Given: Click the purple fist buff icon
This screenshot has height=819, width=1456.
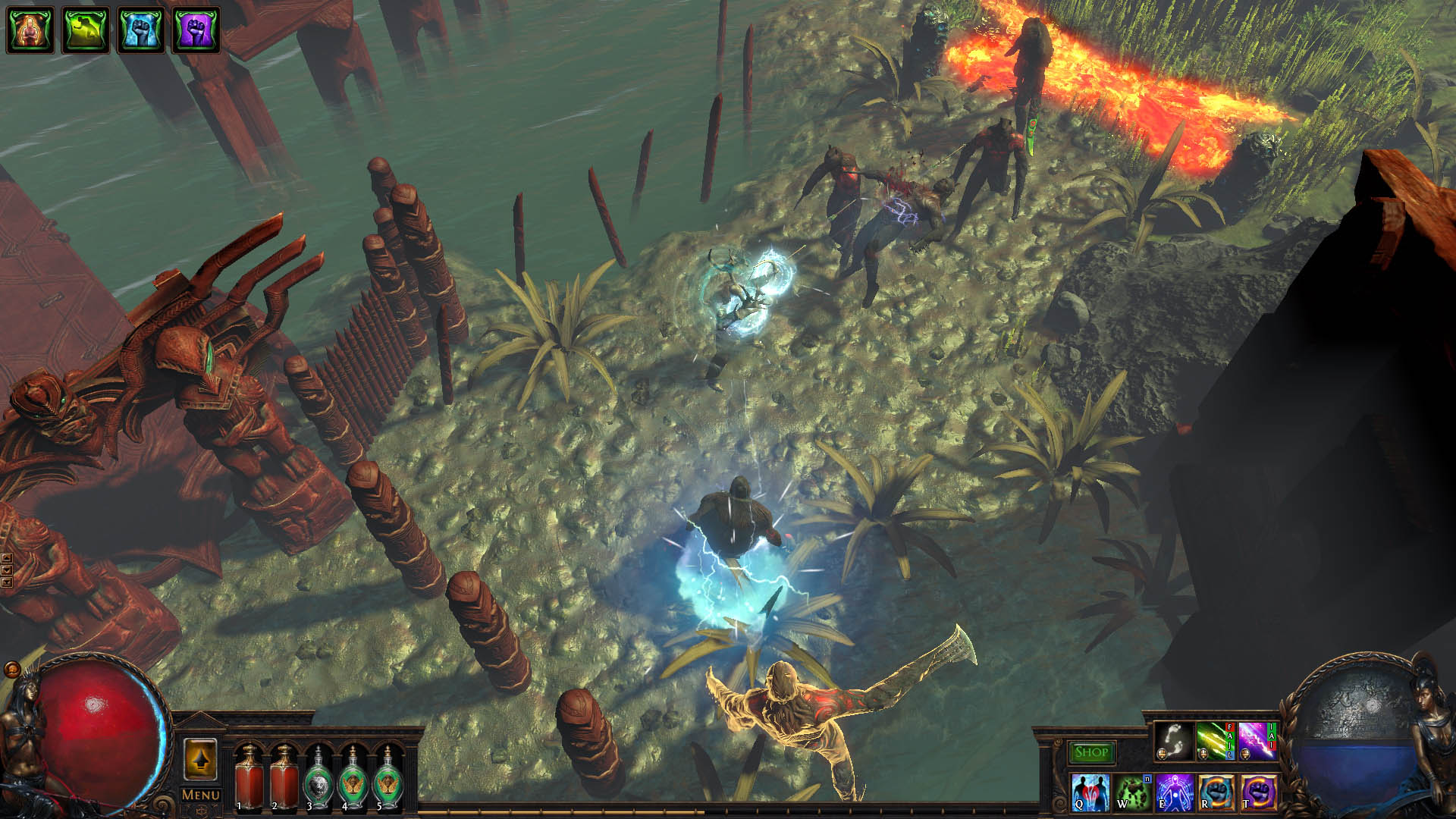Looking at the screenshot, I should pos(196,30).
